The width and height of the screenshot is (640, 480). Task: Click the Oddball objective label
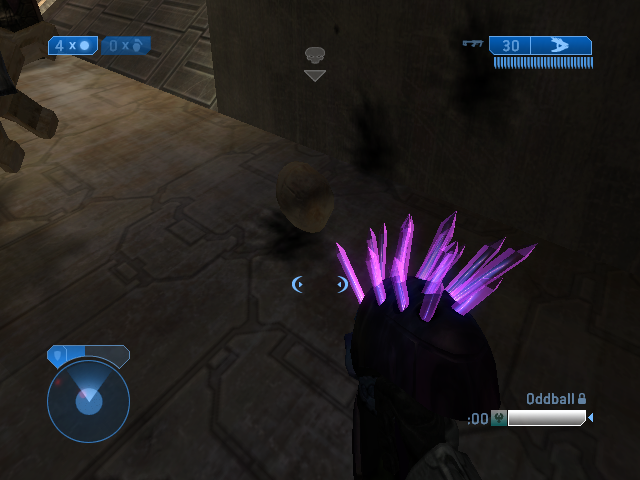click(x=551, y=399)
